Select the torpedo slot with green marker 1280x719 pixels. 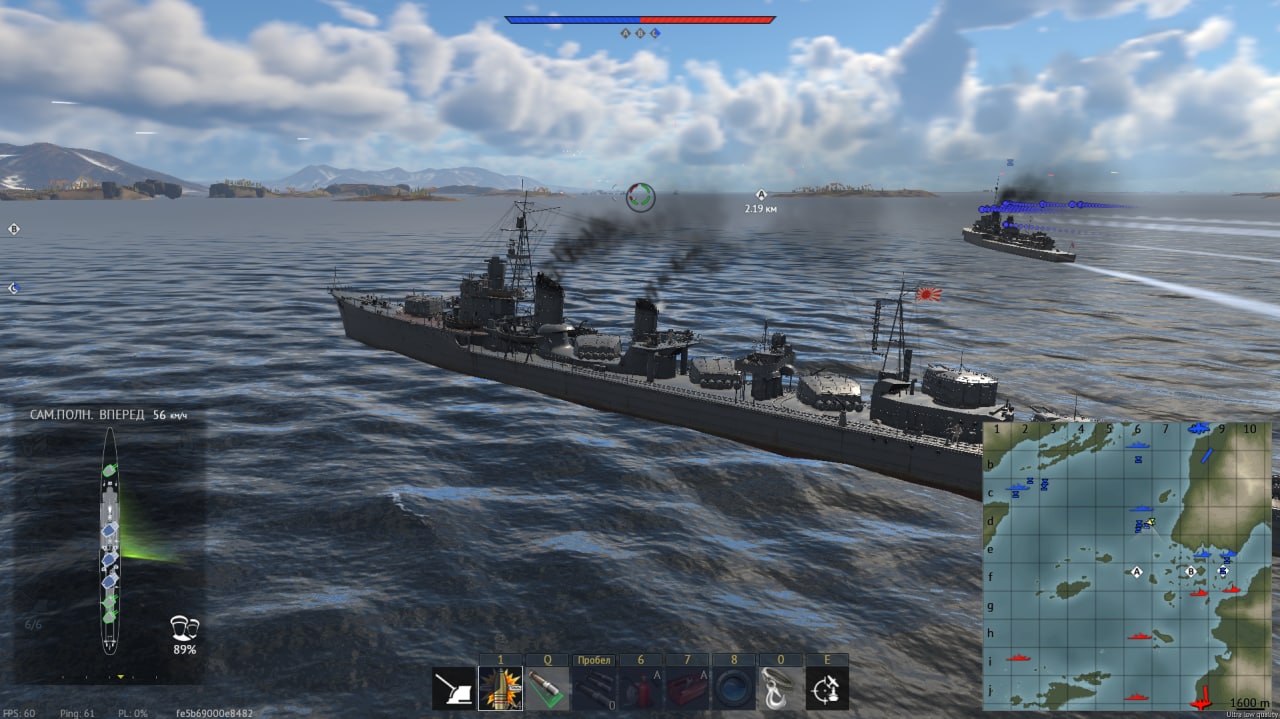click(x=547, y=689)
